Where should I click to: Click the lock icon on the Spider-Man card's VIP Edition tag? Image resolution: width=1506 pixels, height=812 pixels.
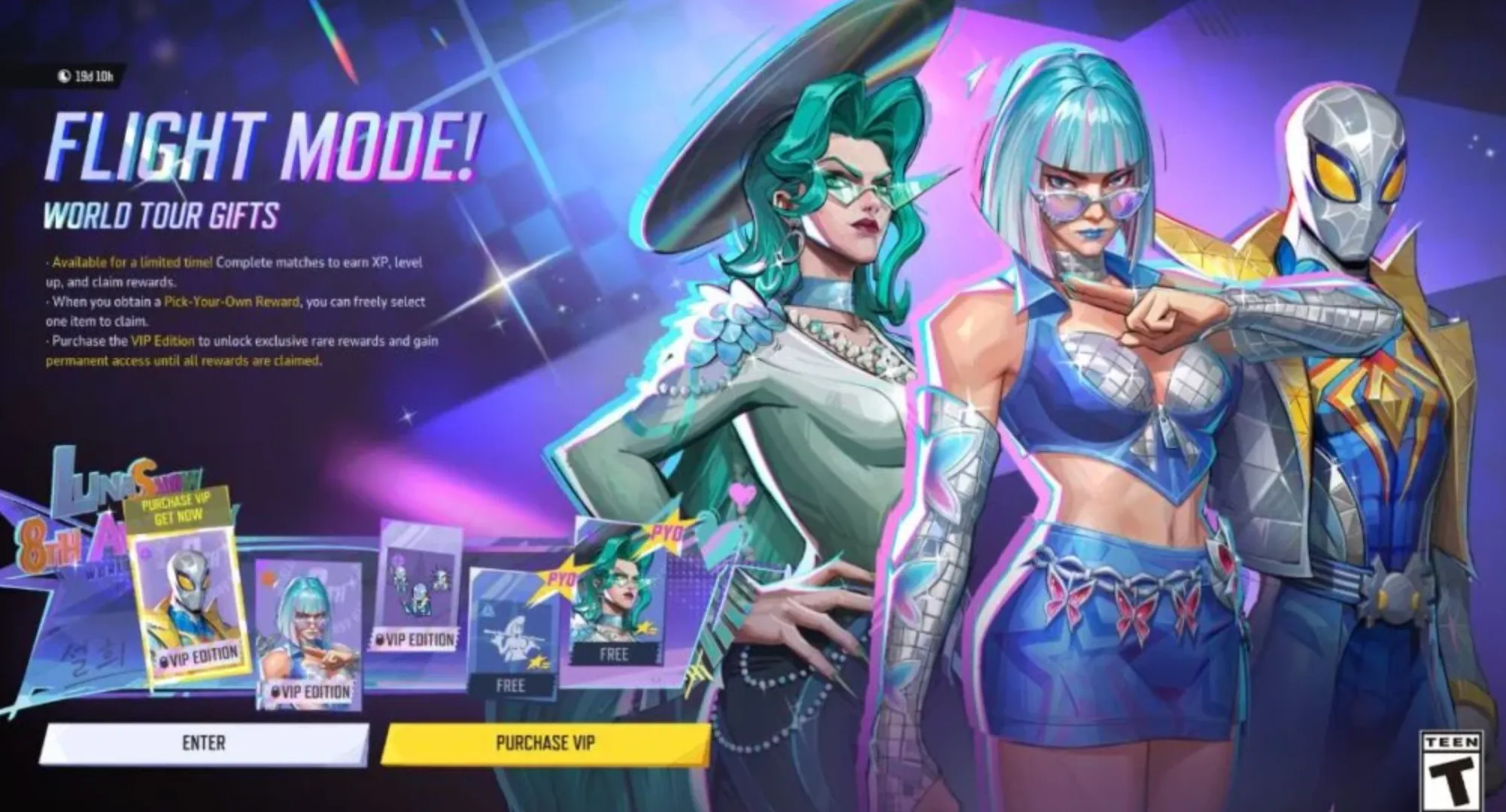point(165,660)
